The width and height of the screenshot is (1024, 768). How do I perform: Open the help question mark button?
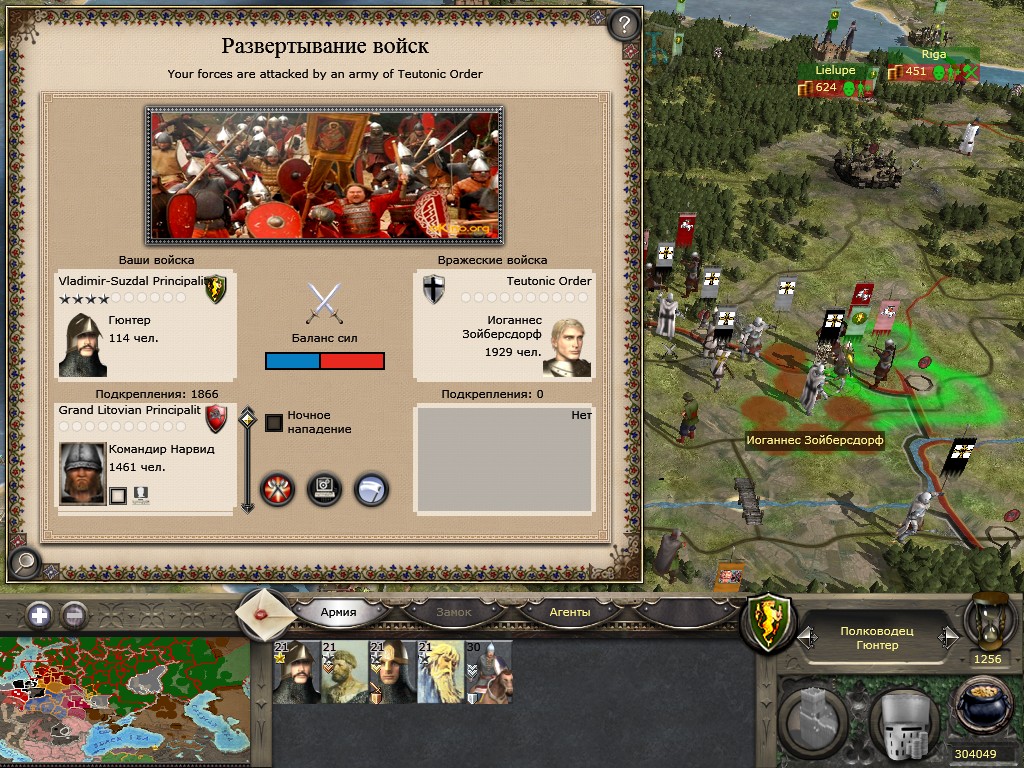point(624,24)
